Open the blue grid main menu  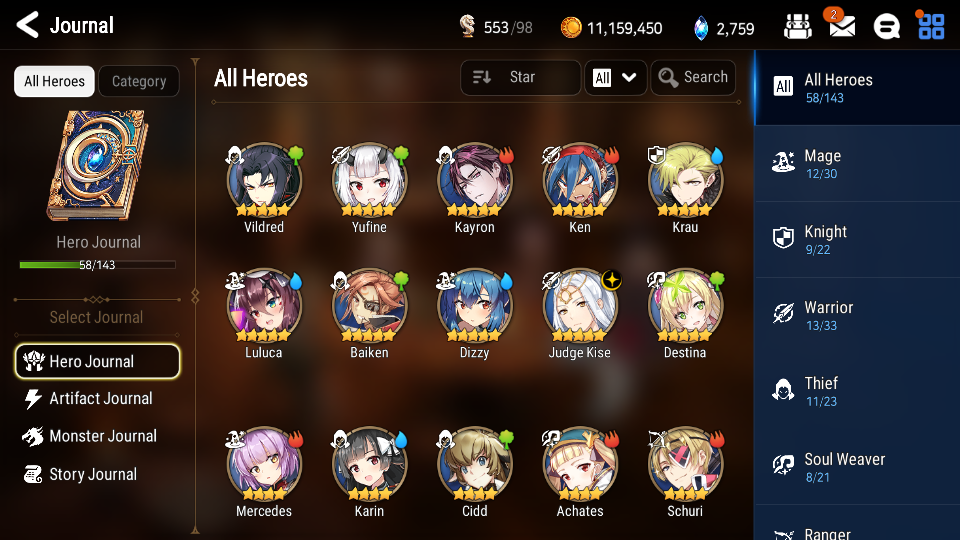click(x=931, y=27)
